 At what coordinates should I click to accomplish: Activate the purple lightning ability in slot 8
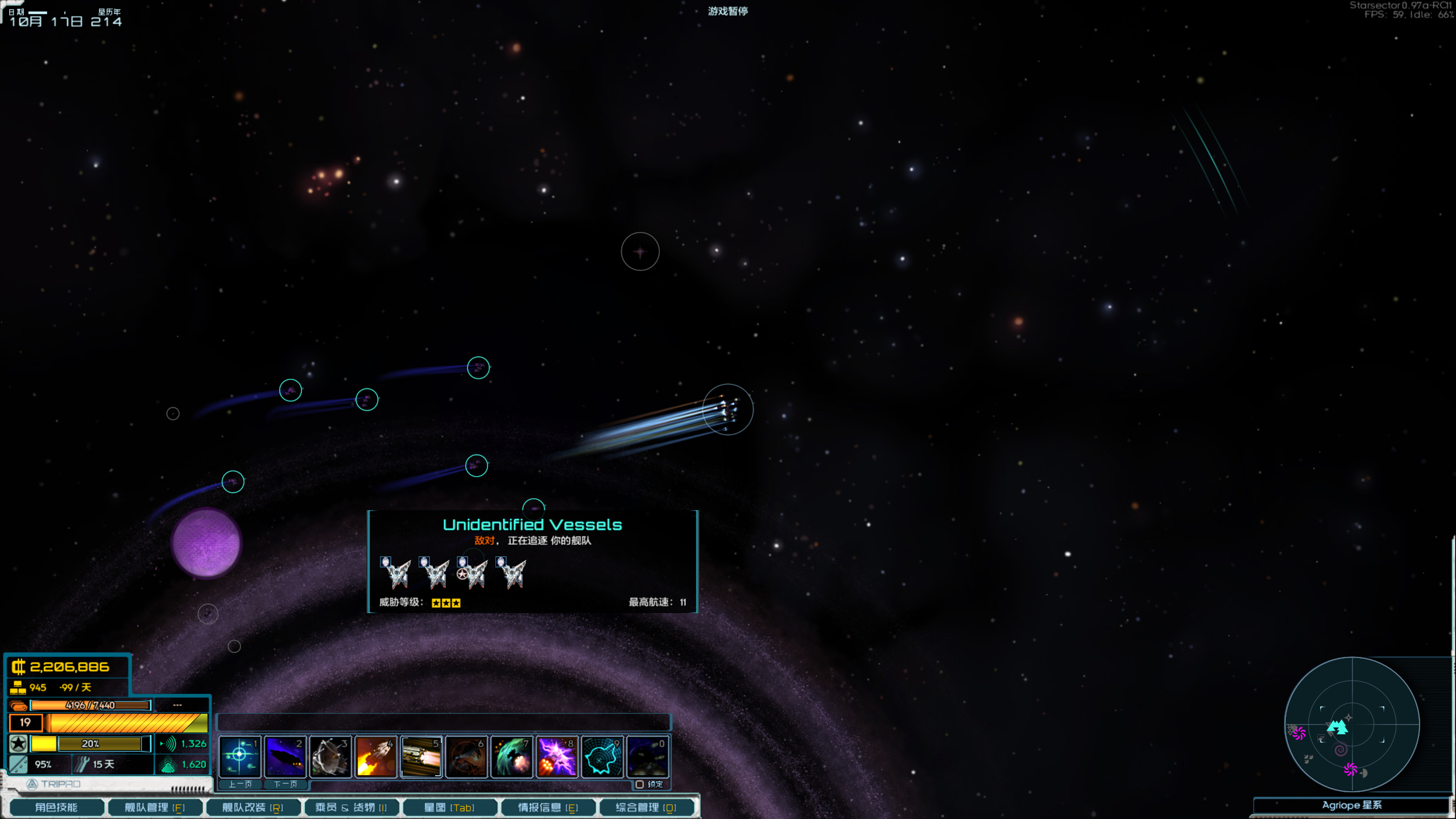(x=557, y=756)
